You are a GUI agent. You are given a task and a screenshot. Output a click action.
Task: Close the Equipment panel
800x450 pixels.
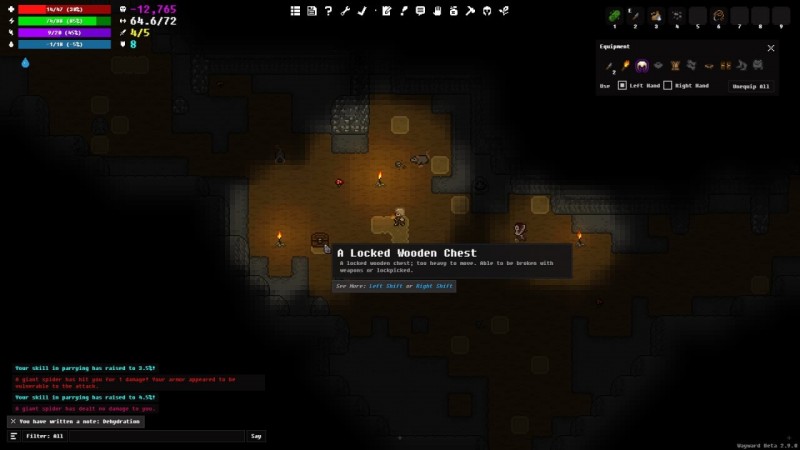click(771, 48)
